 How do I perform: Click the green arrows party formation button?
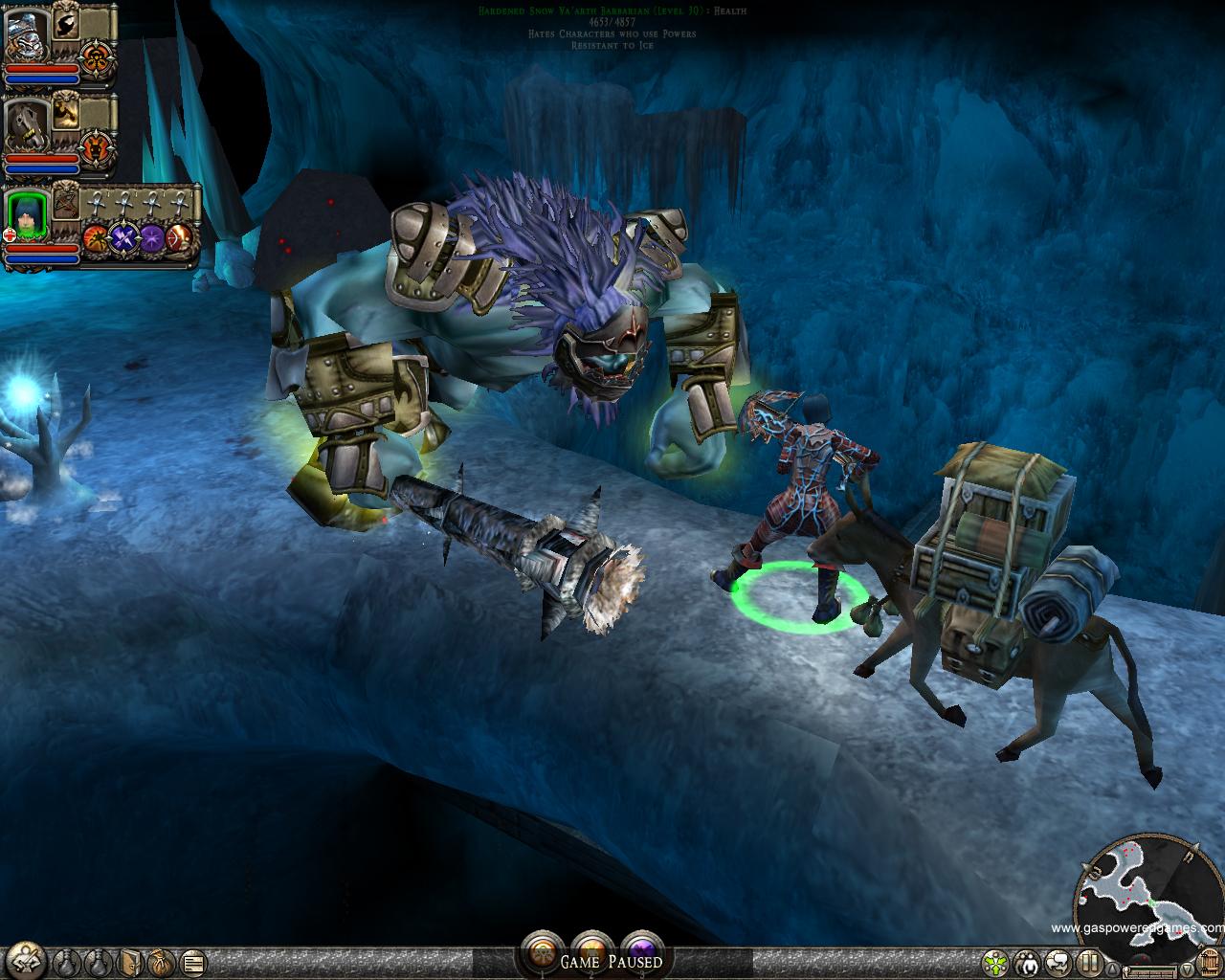click(x=997, y=961)
